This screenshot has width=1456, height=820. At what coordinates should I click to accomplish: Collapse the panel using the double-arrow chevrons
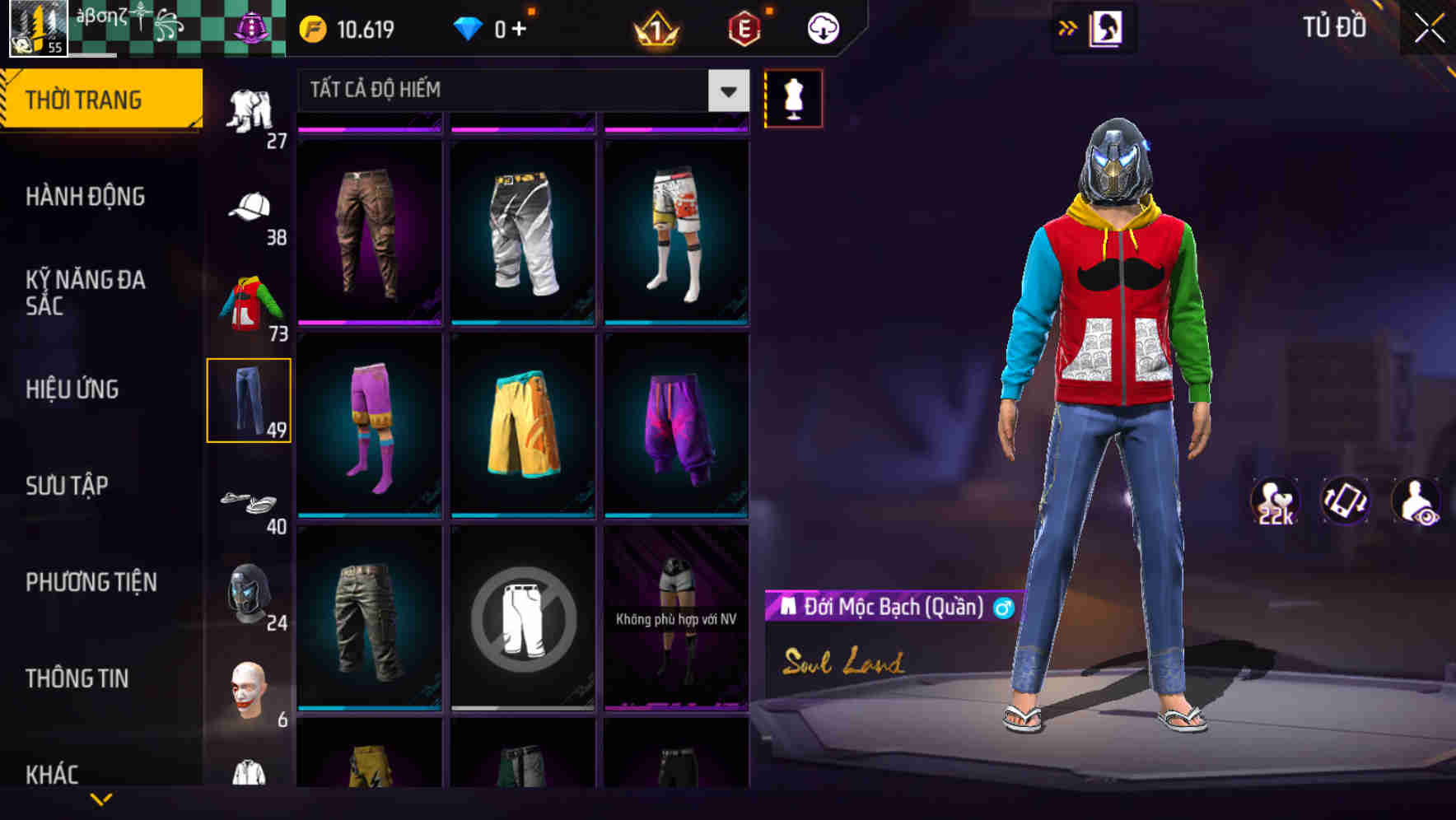pos(1068,27)
